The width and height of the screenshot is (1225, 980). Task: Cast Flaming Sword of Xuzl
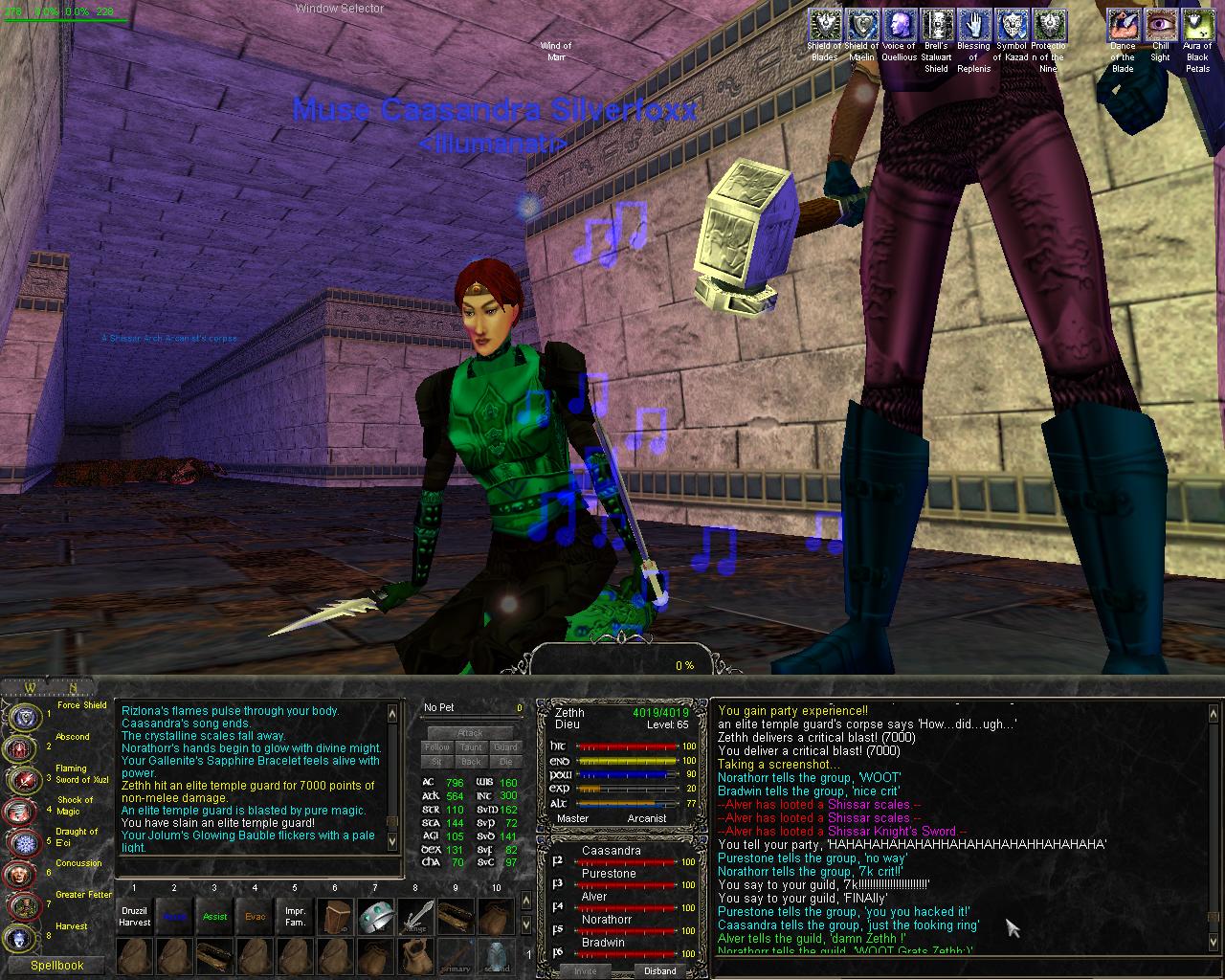coord(19,779)
